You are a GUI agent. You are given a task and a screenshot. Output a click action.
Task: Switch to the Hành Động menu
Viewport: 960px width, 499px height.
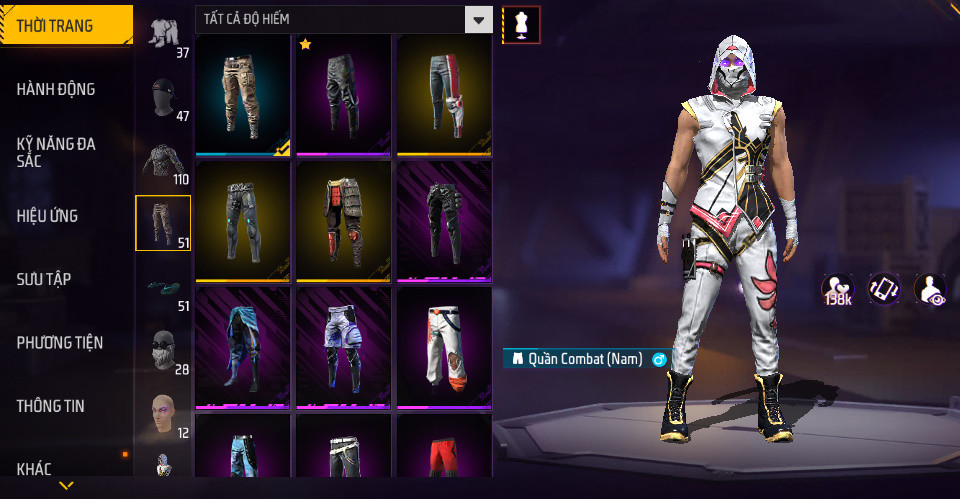pyautogui.click(x=56, y=89)
